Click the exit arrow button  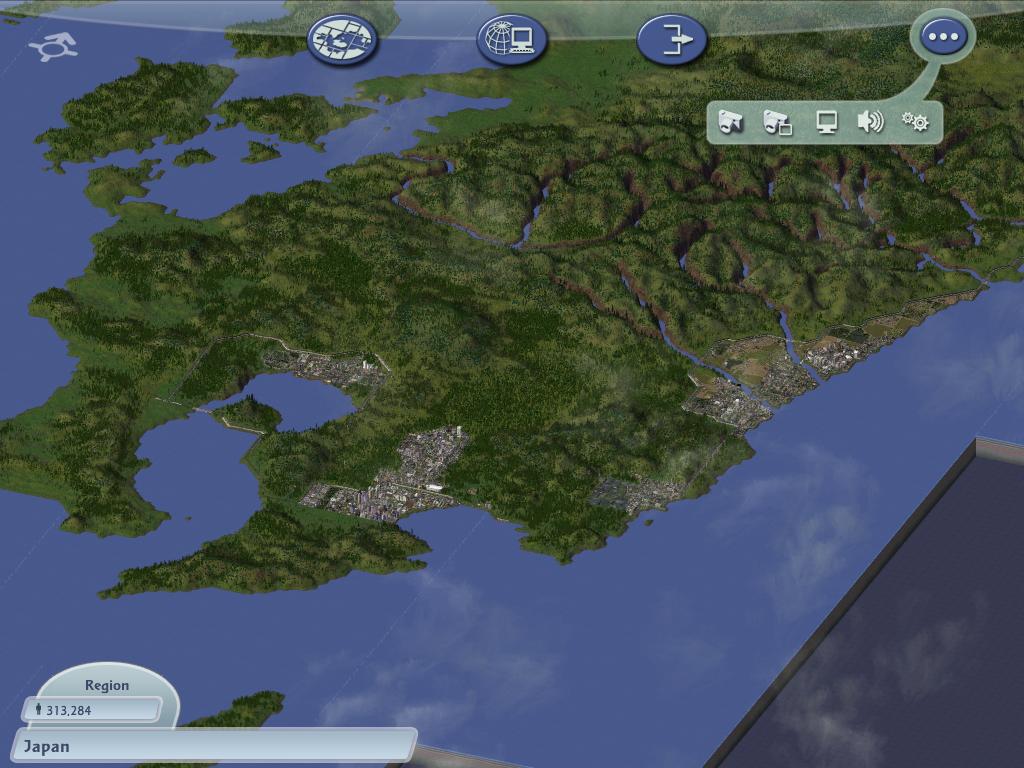click(x=672, y=39)
